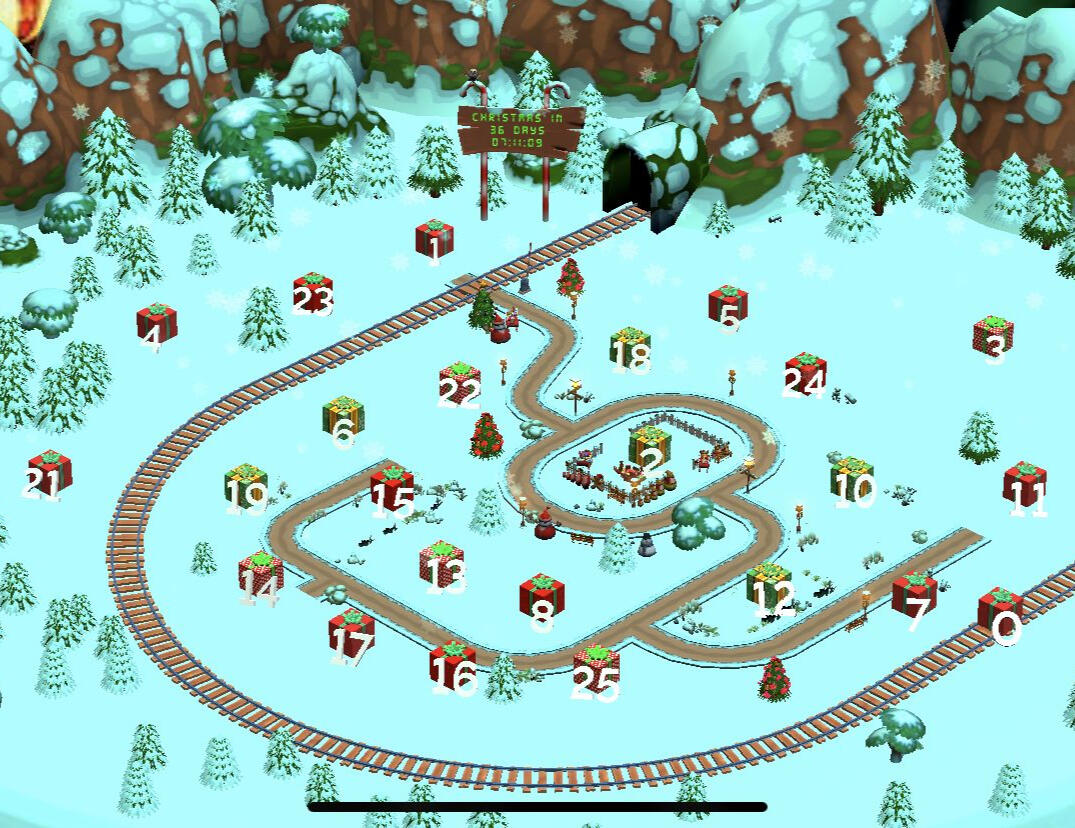1075x828 pixels.
Task: Tap the number 4 present
Action: (x=156, y=323)
